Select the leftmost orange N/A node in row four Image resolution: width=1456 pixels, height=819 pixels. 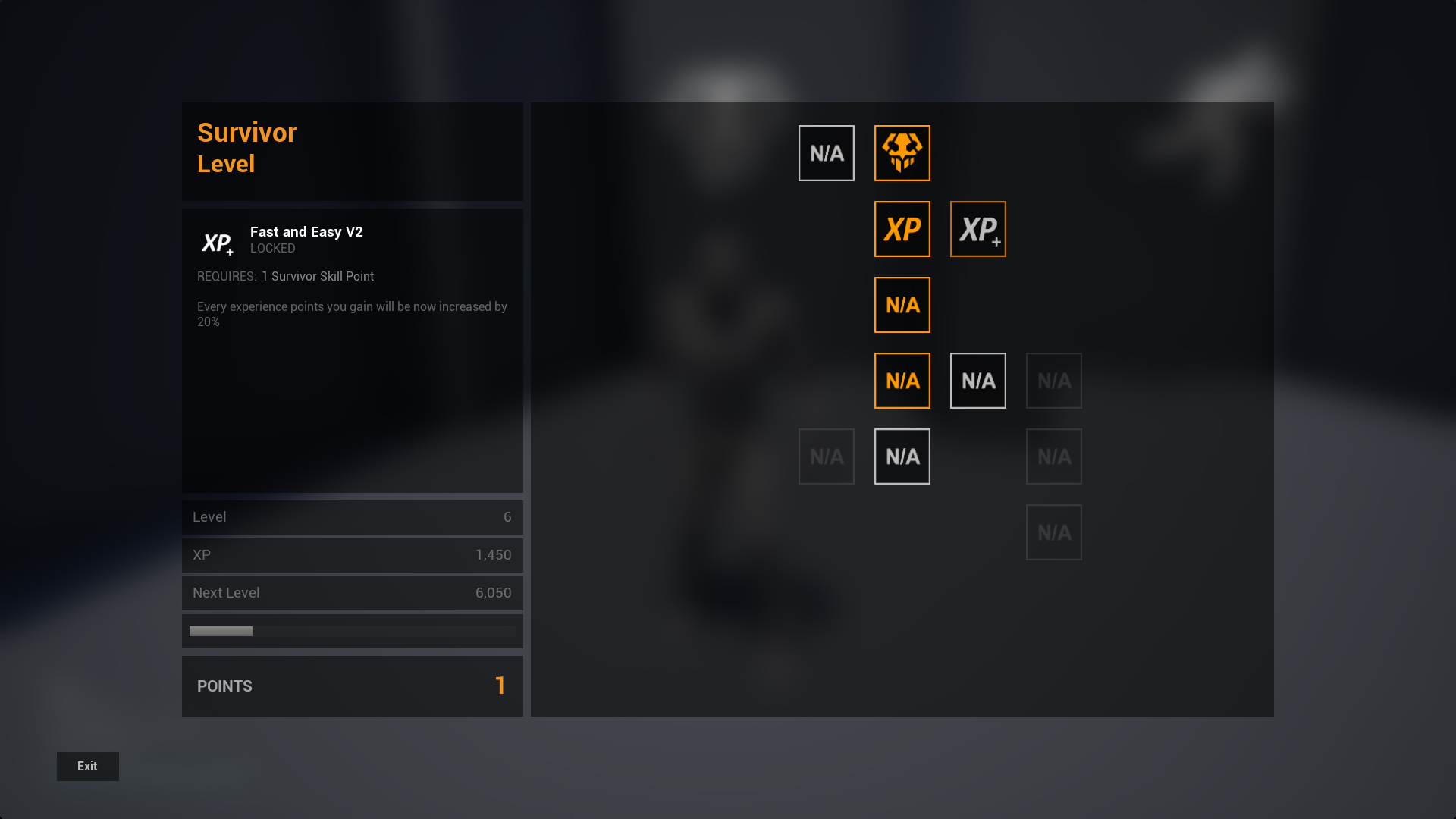[902, 380]
